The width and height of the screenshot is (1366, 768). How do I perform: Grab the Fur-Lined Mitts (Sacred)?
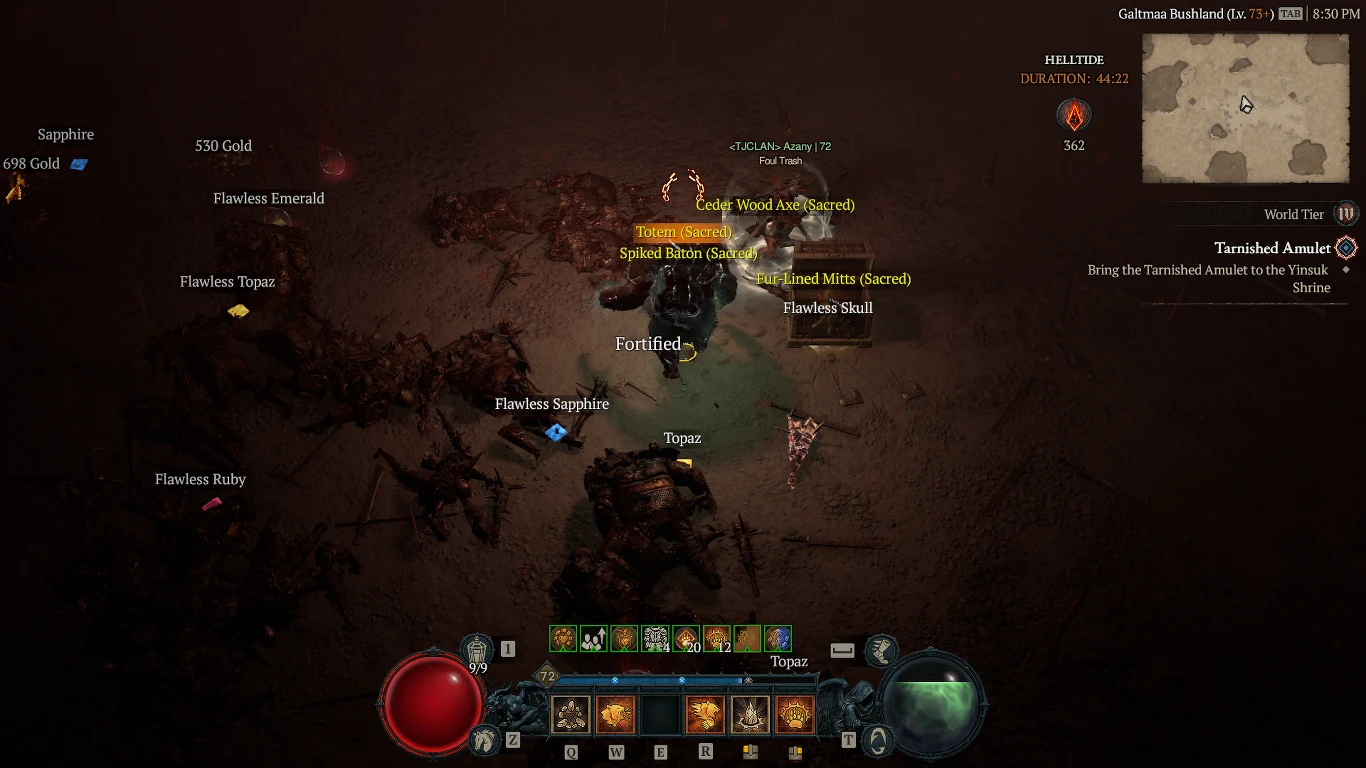coord(833,279)
